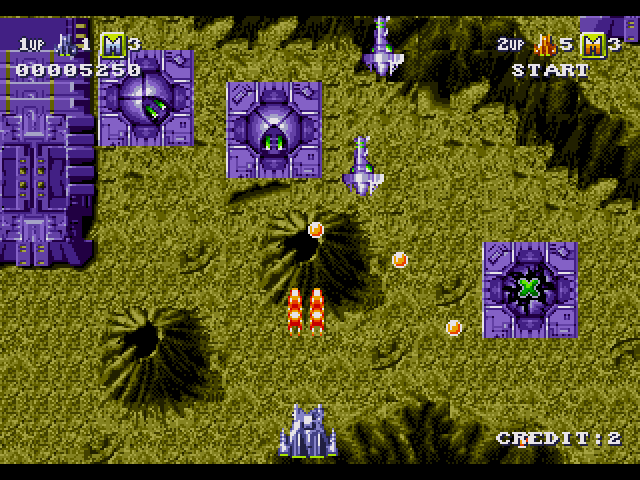The height and width of the screenshot is (480, 640).
Task: Select the 2UP orange ship lives icon
Action: tap(546, 44)
